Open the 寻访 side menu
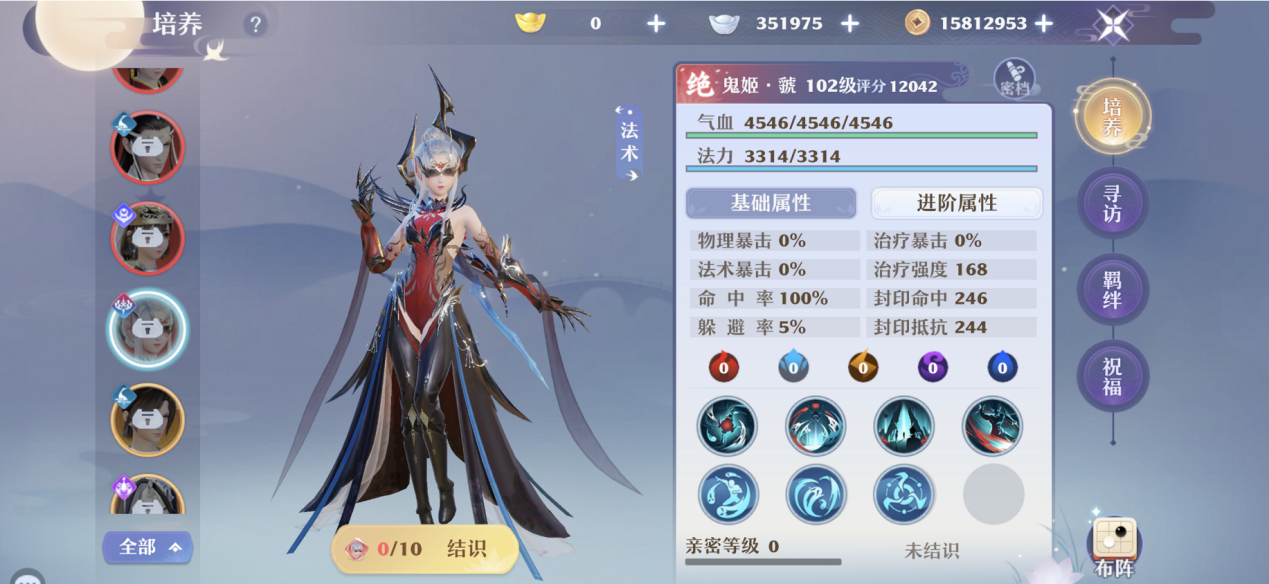 [1112, 203]
